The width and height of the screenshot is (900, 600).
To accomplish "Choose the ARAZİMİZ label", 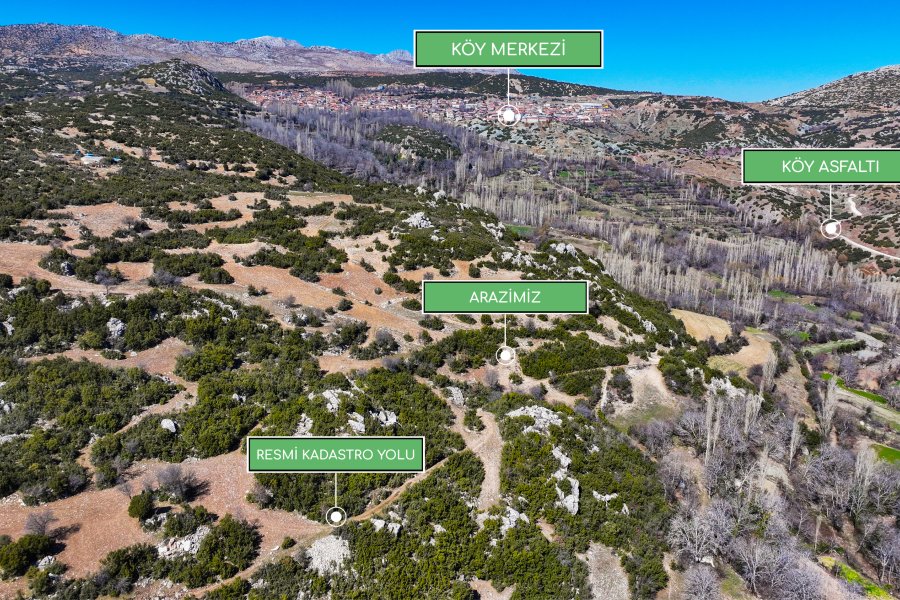I will (x=505, y=297).
